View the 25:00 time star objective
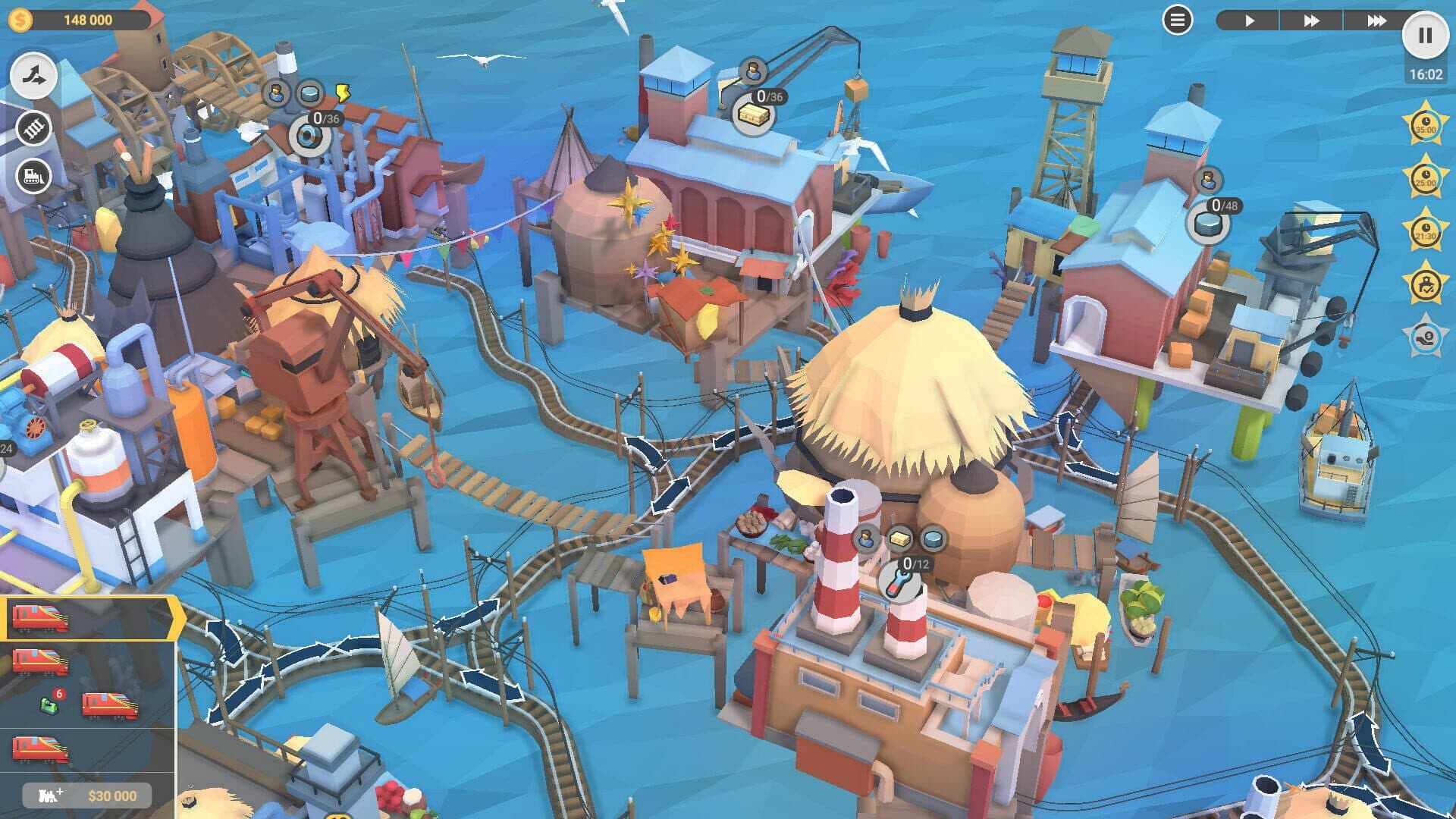 point(1425,178)
